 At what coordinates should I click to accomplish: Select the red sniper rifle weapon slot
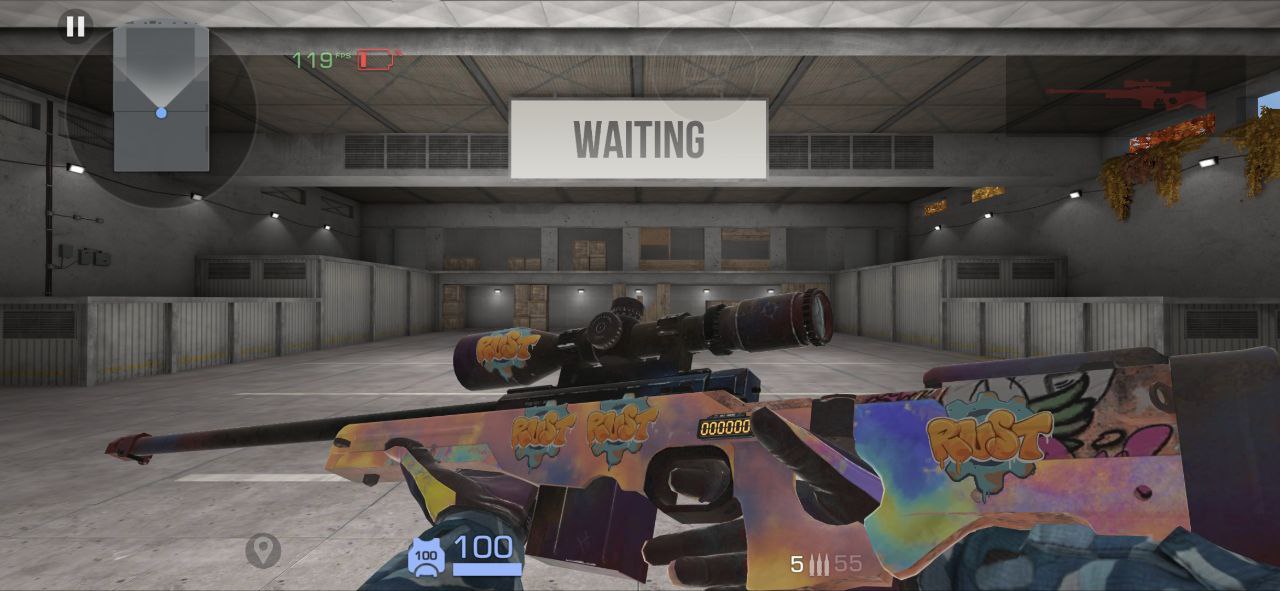click(x=1125, y=96)
